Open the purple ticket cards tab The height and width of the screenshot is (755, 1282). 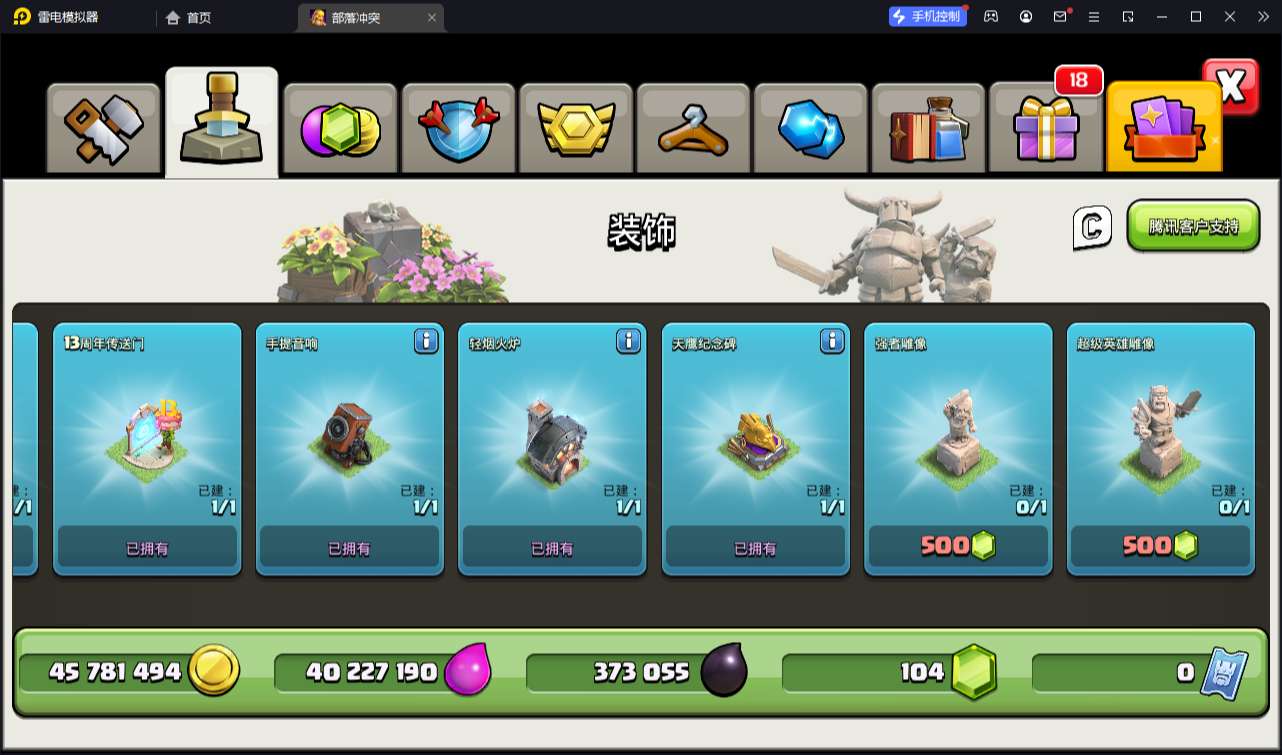(1163, 129)
